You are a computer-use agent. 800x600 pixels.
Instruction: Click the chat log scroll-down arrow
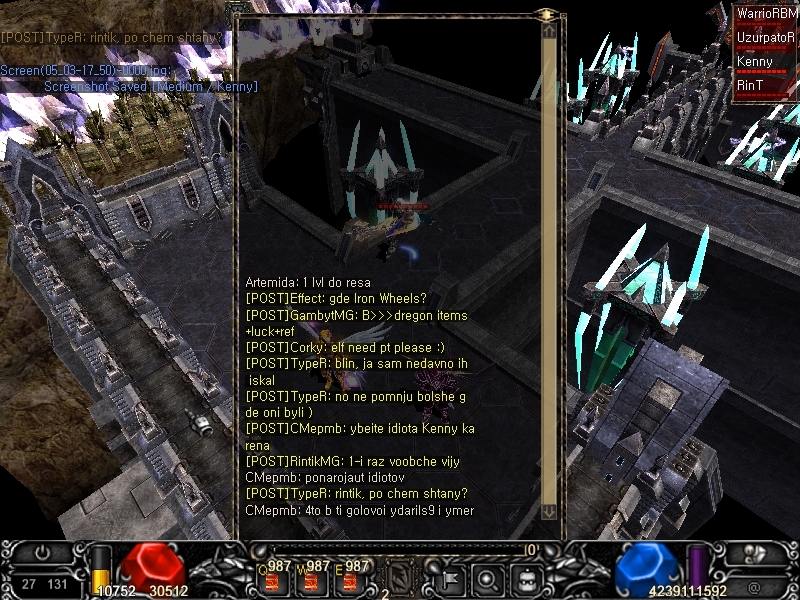click(x=548, y=511)
